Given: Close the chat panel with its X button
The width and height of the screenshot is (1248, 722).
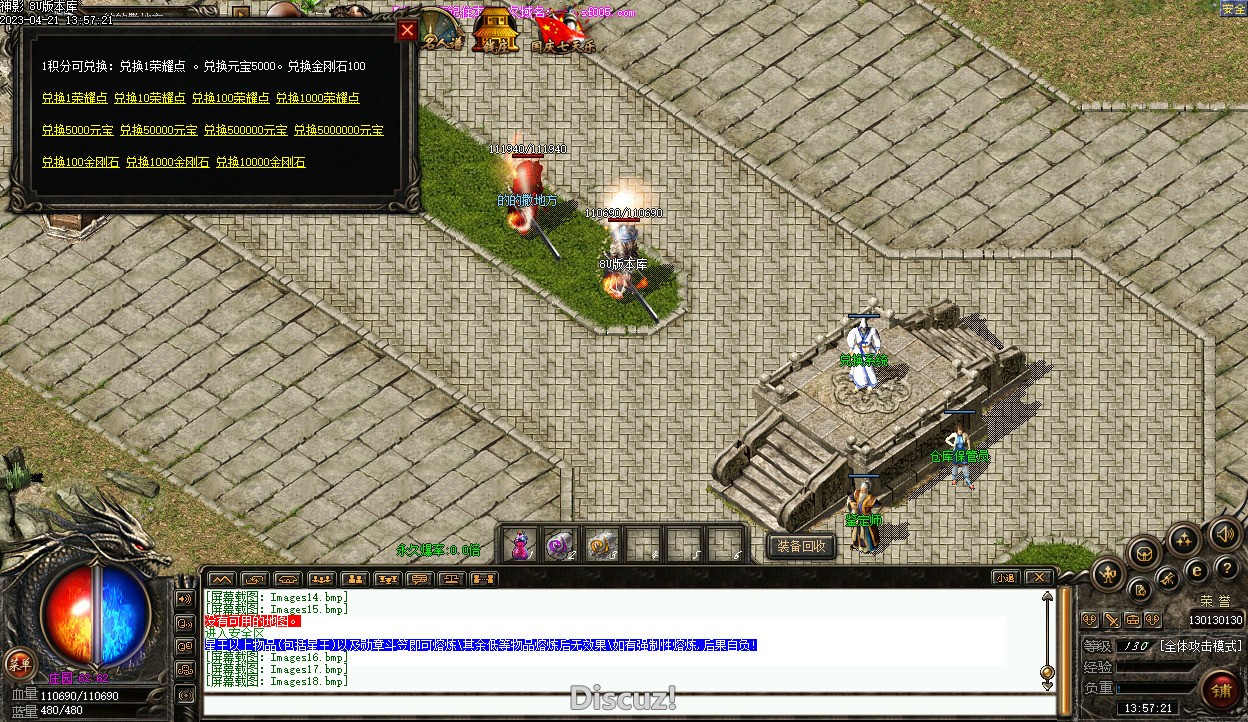Looking at the screenshot, I should point(1039,578).
